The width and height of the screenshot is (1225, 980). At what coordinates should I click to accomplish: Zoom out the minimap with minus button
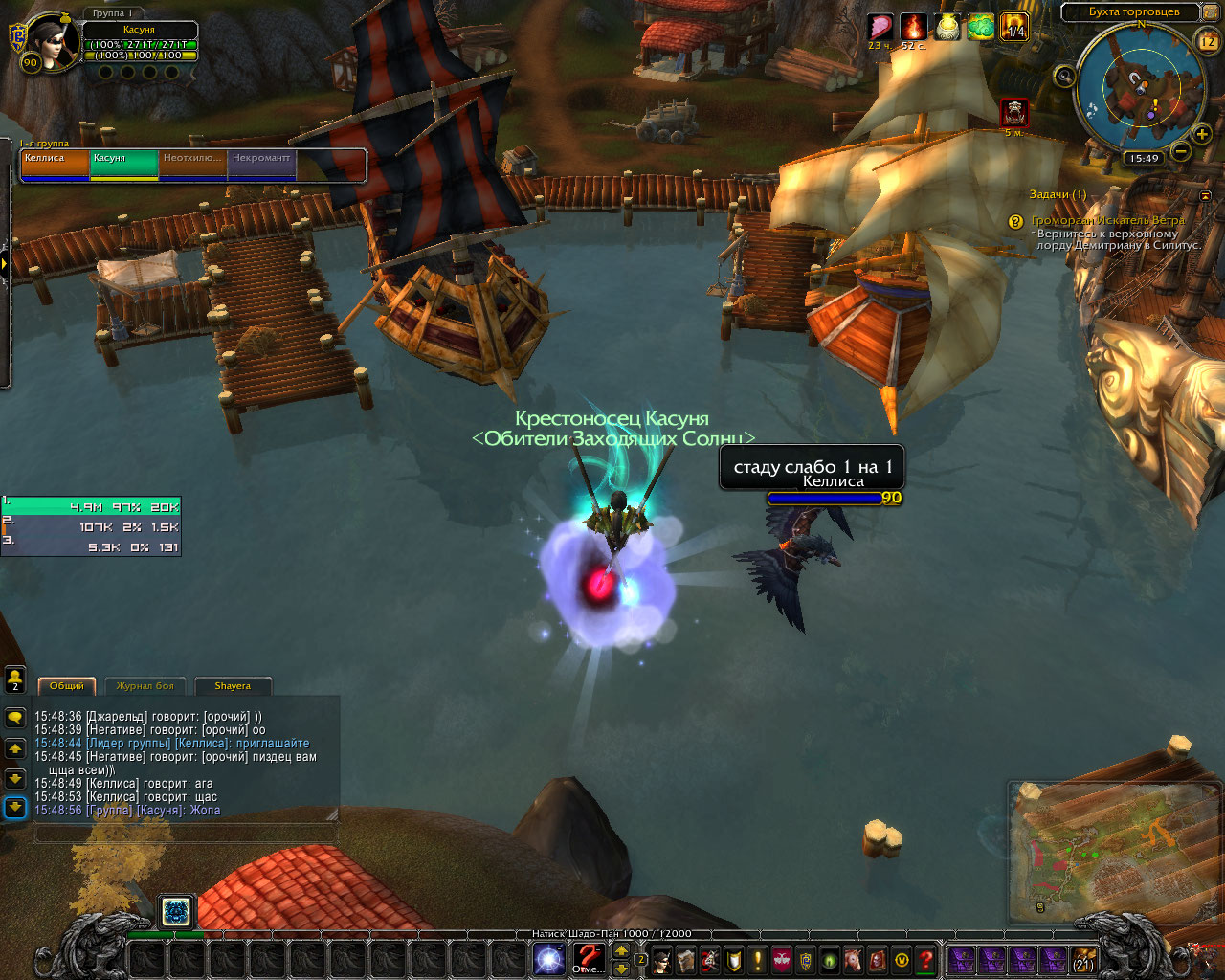point(1181,151)
